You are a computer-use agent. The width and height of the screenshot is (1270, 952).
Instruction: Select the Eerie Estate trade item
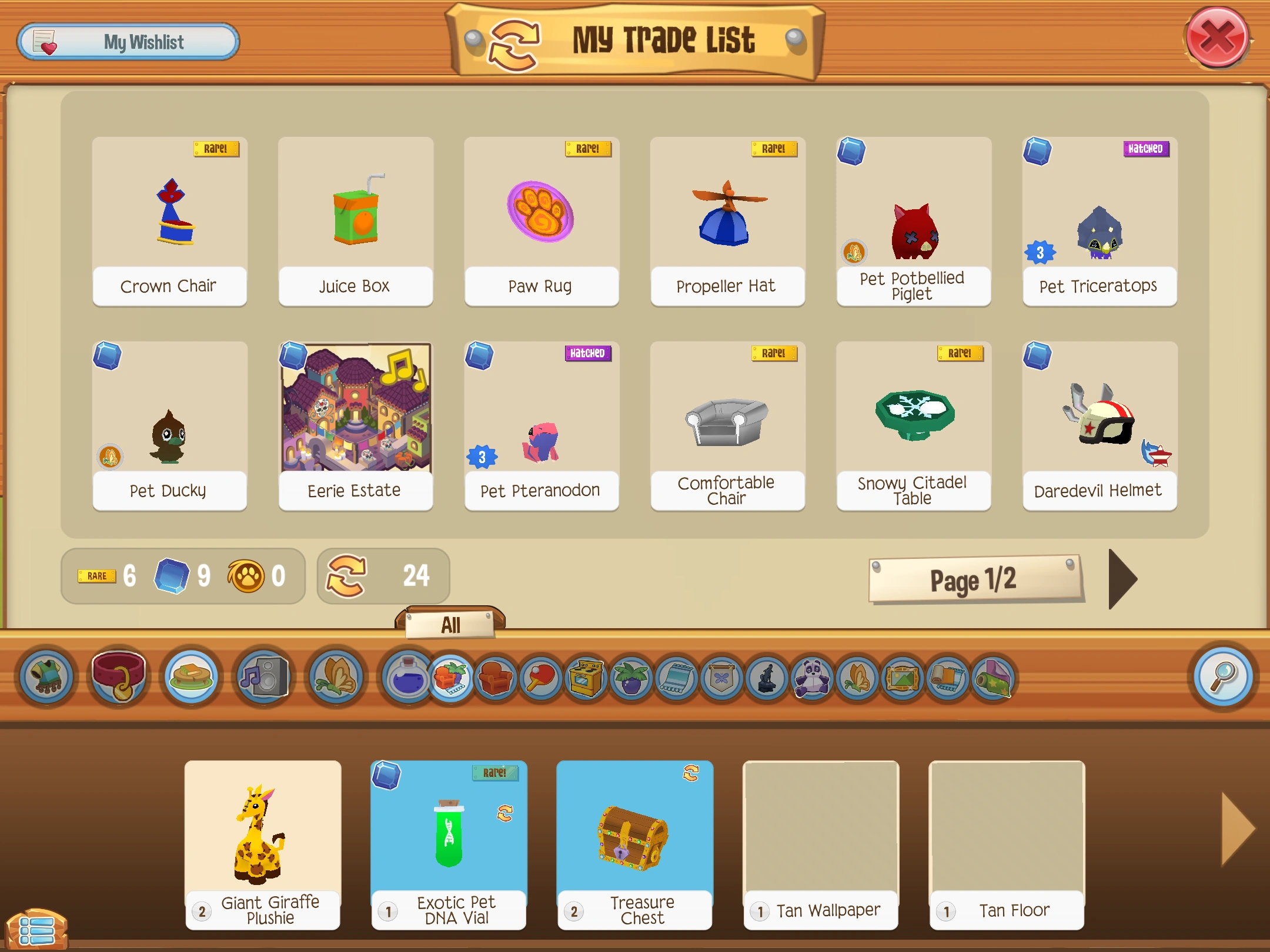[x=355, y=411]
